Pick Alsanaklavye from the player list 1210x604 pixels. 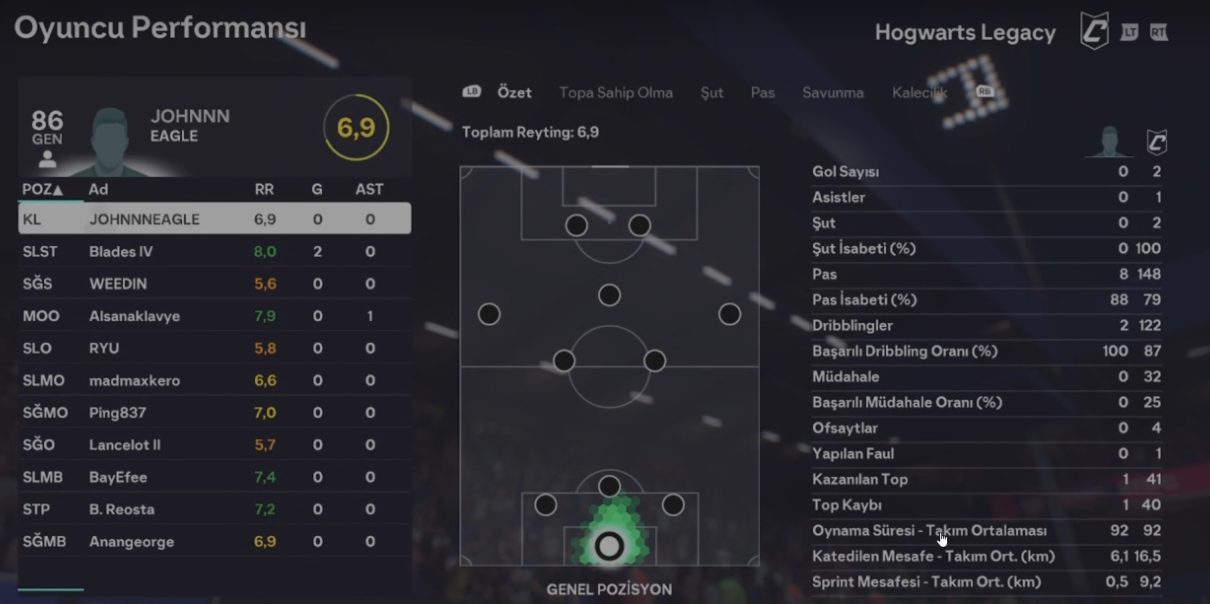pyautogui.click(x=214, y=316)
